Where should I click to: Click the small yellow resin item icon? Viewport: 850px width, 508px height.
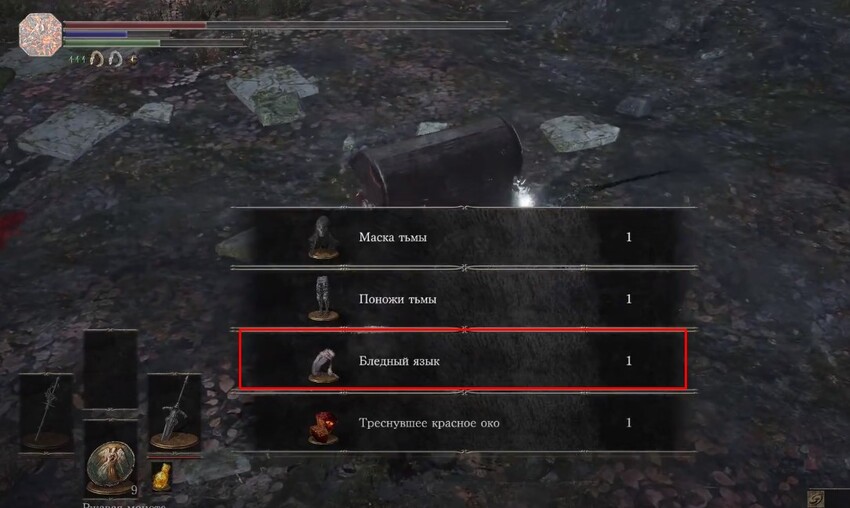click(160, 476)
